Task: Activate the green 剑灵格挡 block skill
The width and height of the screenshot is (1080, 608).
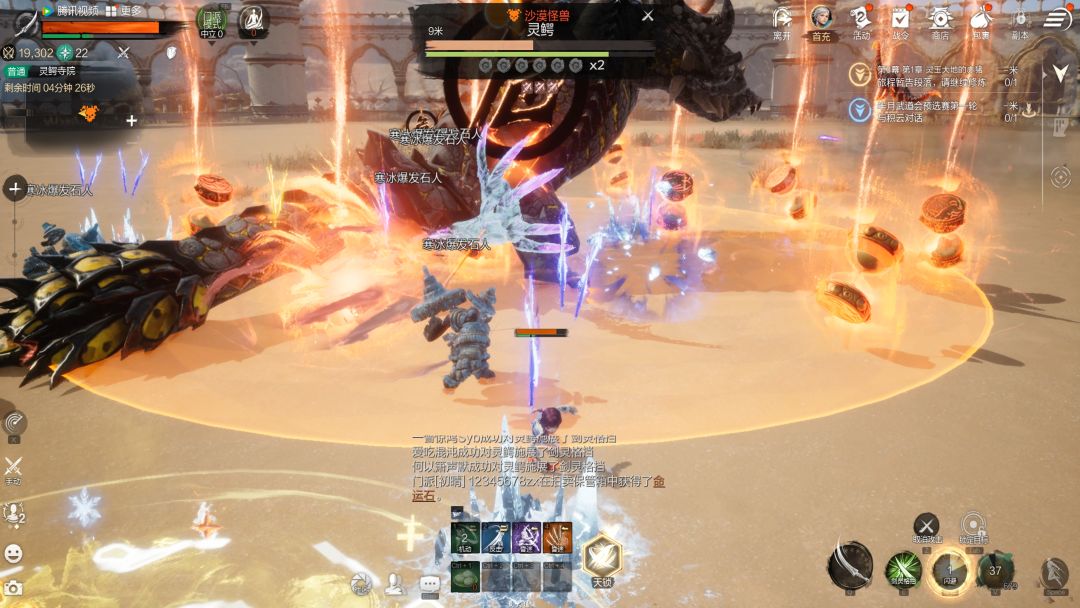Action: (903, 571)
